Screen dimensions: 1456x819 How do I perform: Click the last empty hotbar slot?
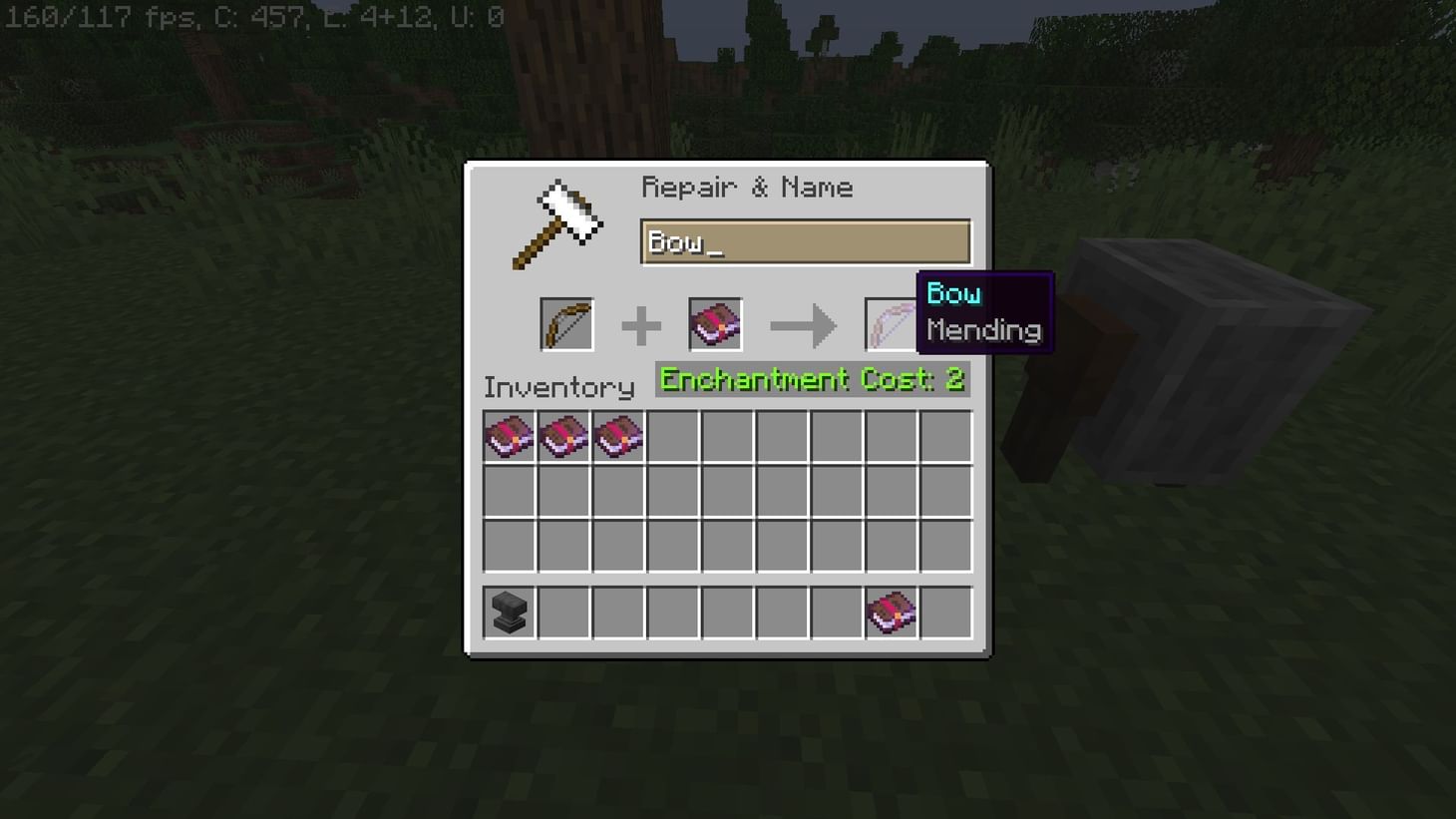pos(944,612)
